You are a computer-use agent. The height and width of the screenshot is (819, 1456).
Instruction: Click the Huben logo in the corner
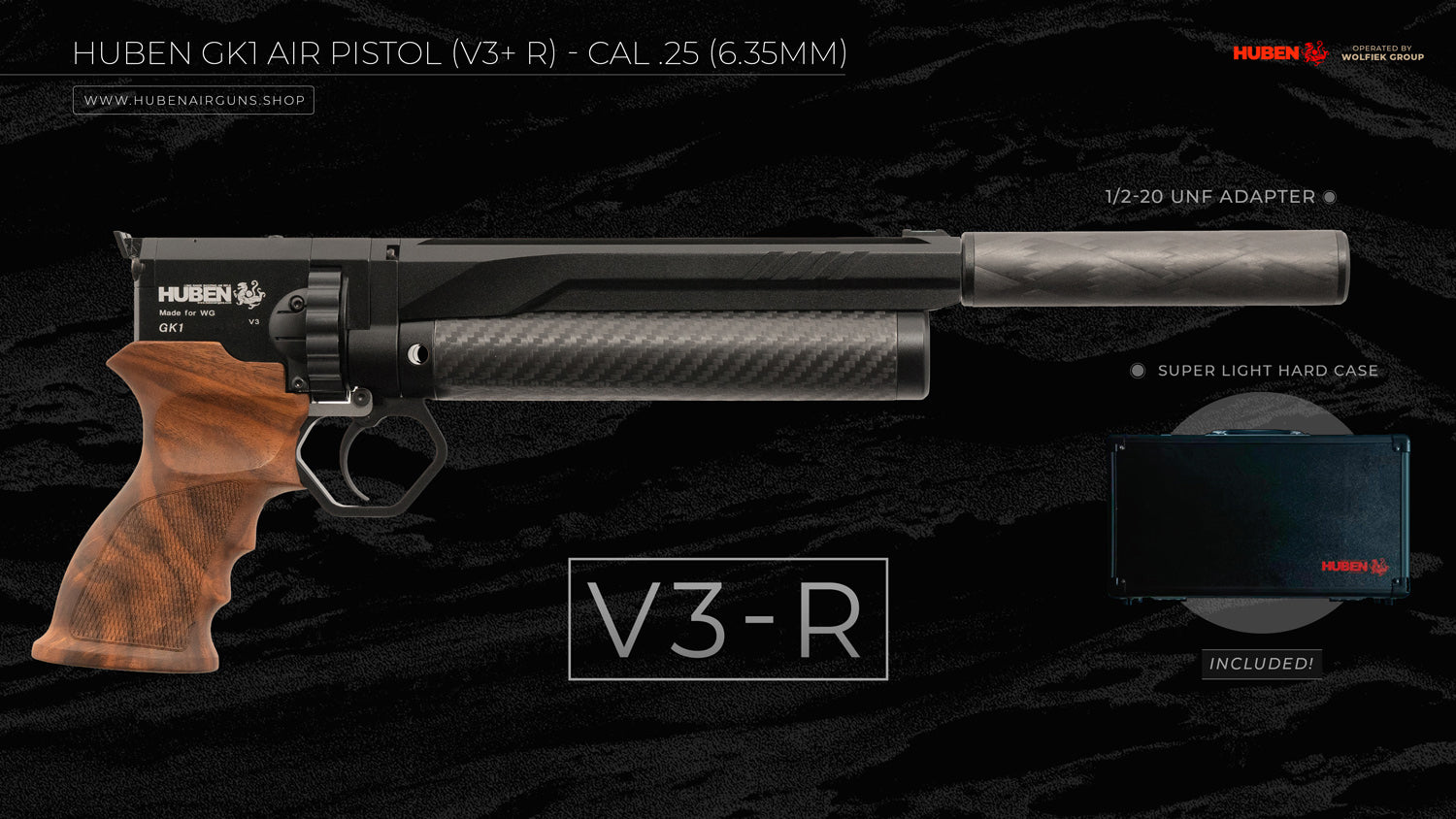[x=1279, y=53]
